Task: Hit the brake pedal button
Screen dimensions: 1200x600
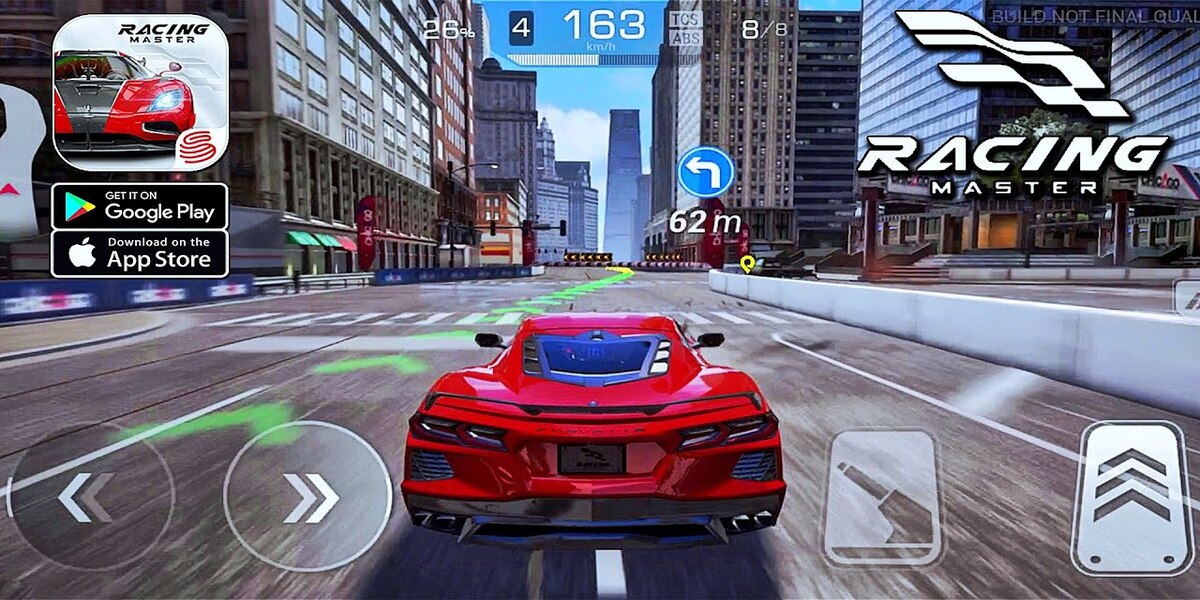Action: click(881, 497)
